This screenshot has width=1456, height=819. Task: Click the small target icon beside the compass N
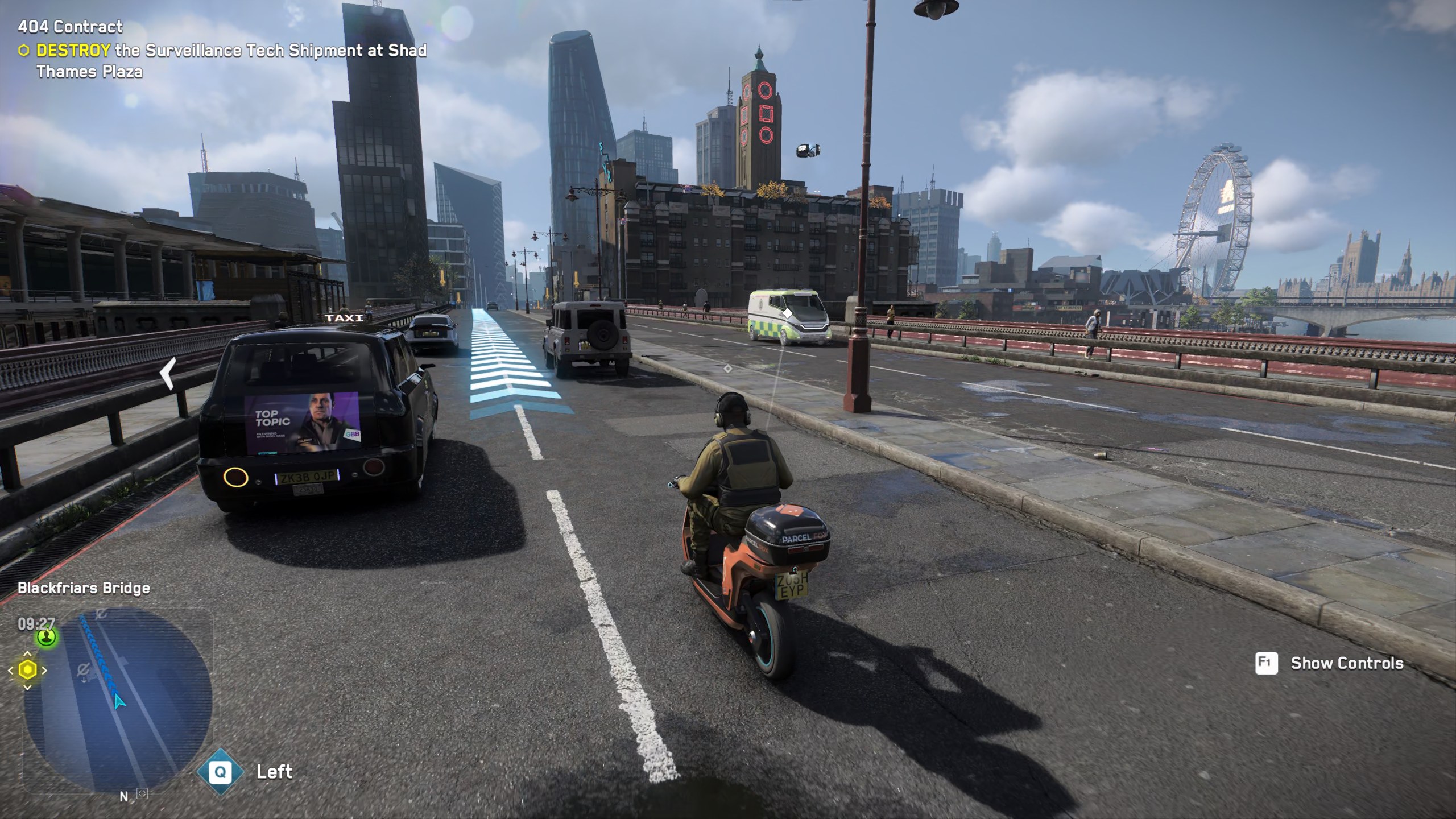(x=142, y=793)
